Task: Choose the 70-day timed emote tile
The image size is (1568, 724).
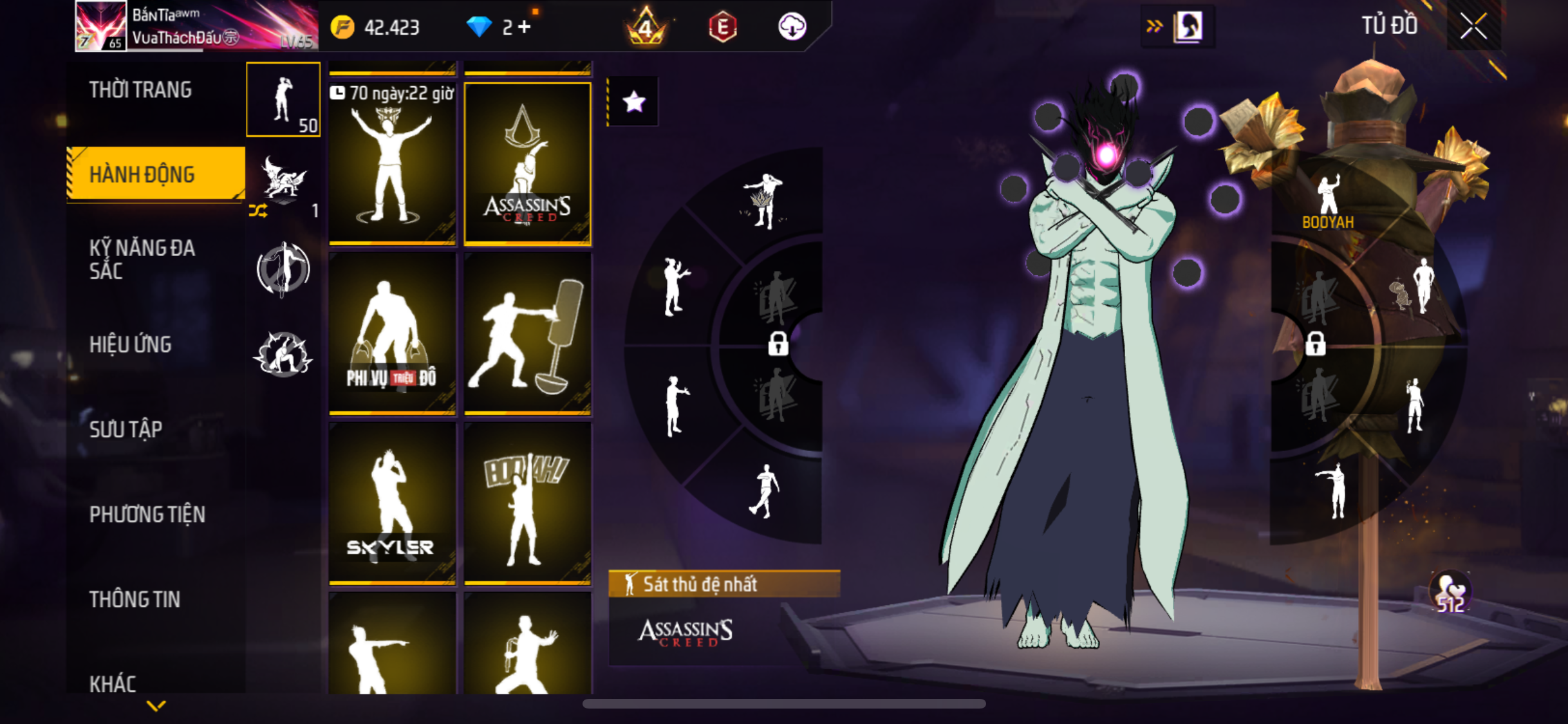Action: coord(392,163)
